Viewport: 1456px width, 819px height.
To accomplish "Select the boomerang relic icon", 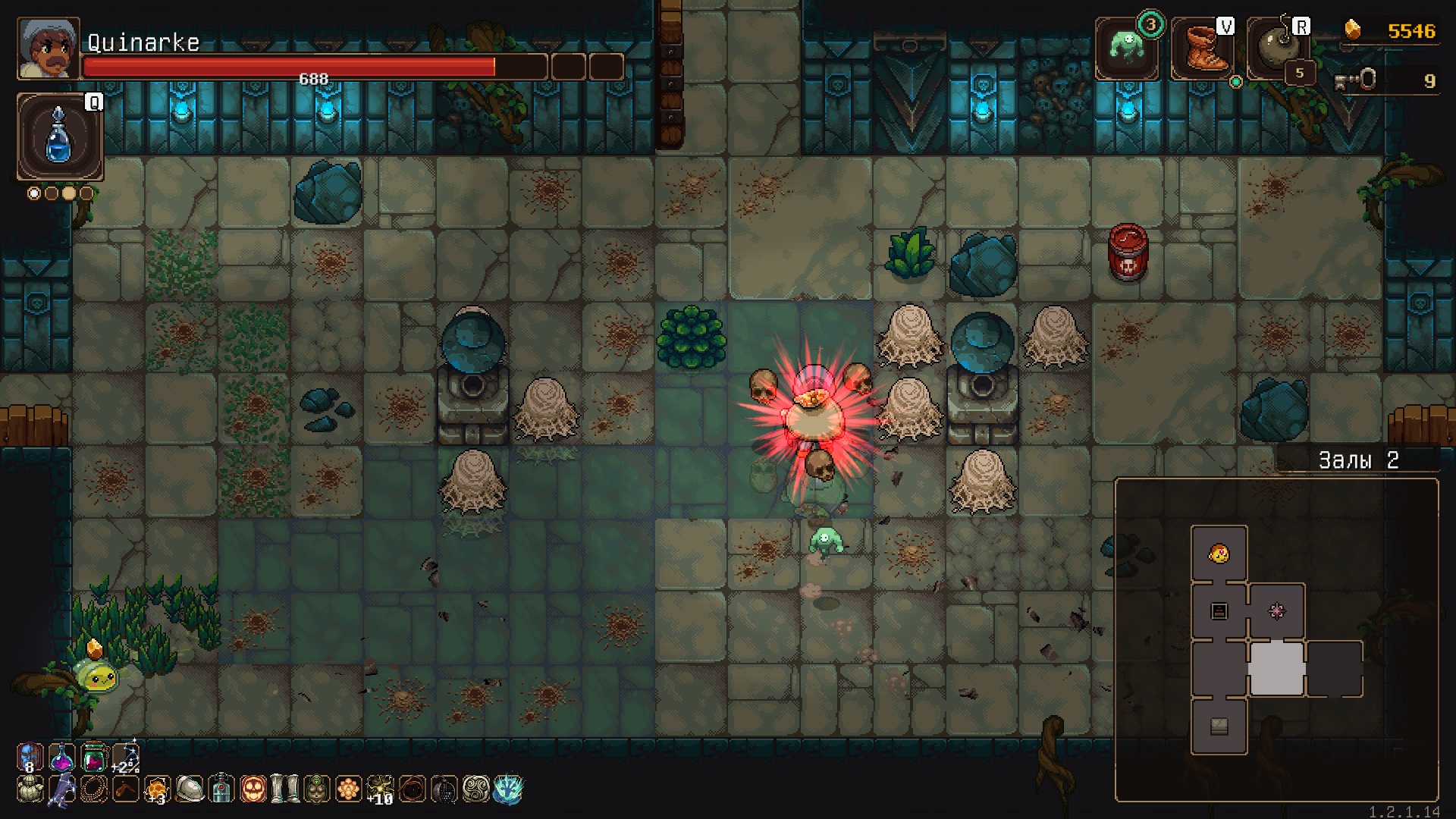I will click(x=126, y=789).
